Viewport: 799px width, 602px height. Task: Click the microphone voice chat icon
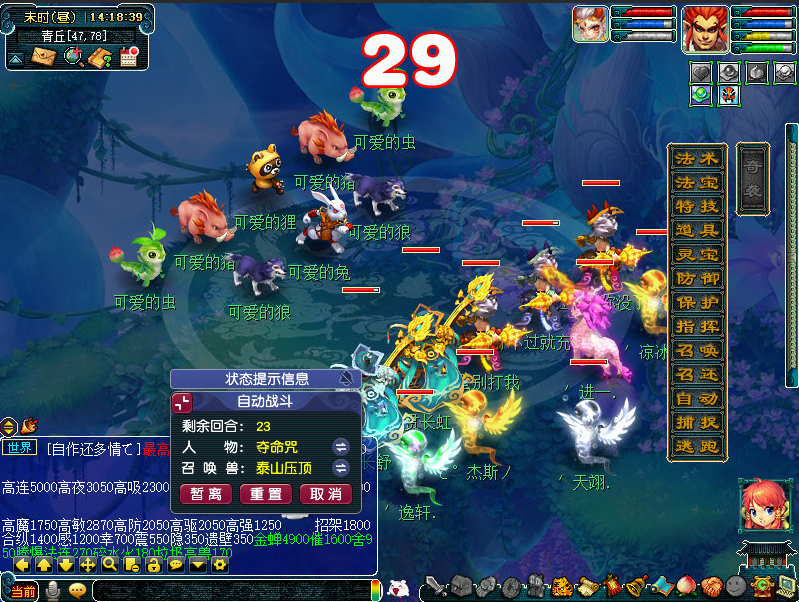53,590
